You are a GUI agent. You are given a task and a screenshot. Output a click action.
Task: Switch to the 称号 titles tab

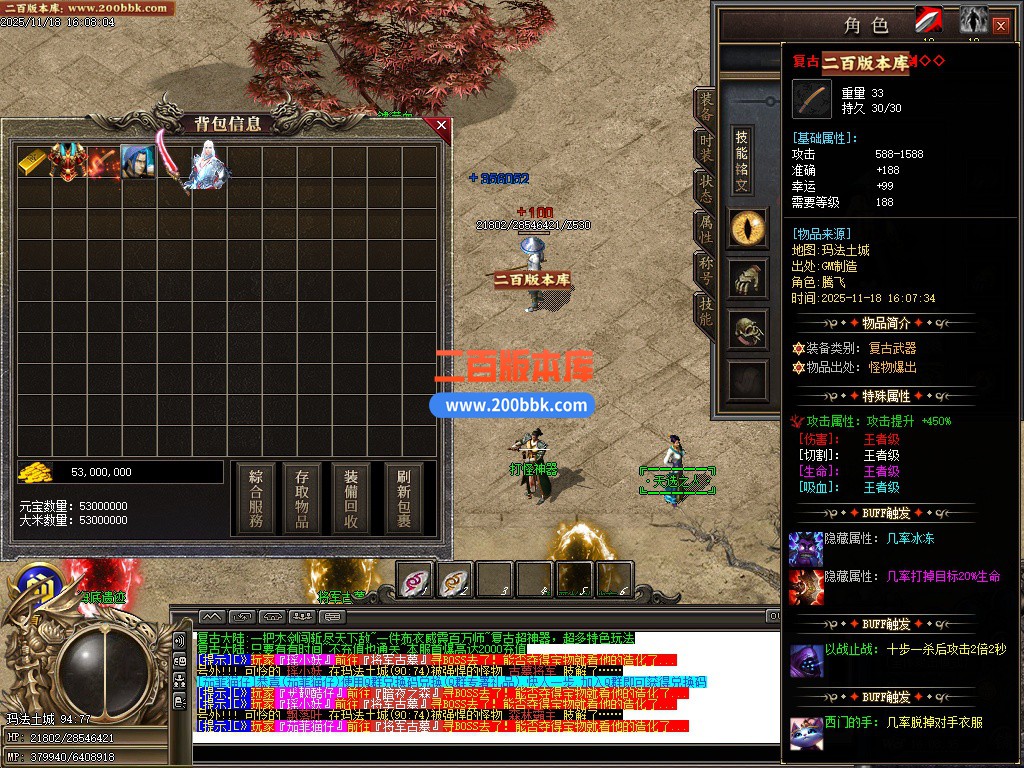(705, 270)
